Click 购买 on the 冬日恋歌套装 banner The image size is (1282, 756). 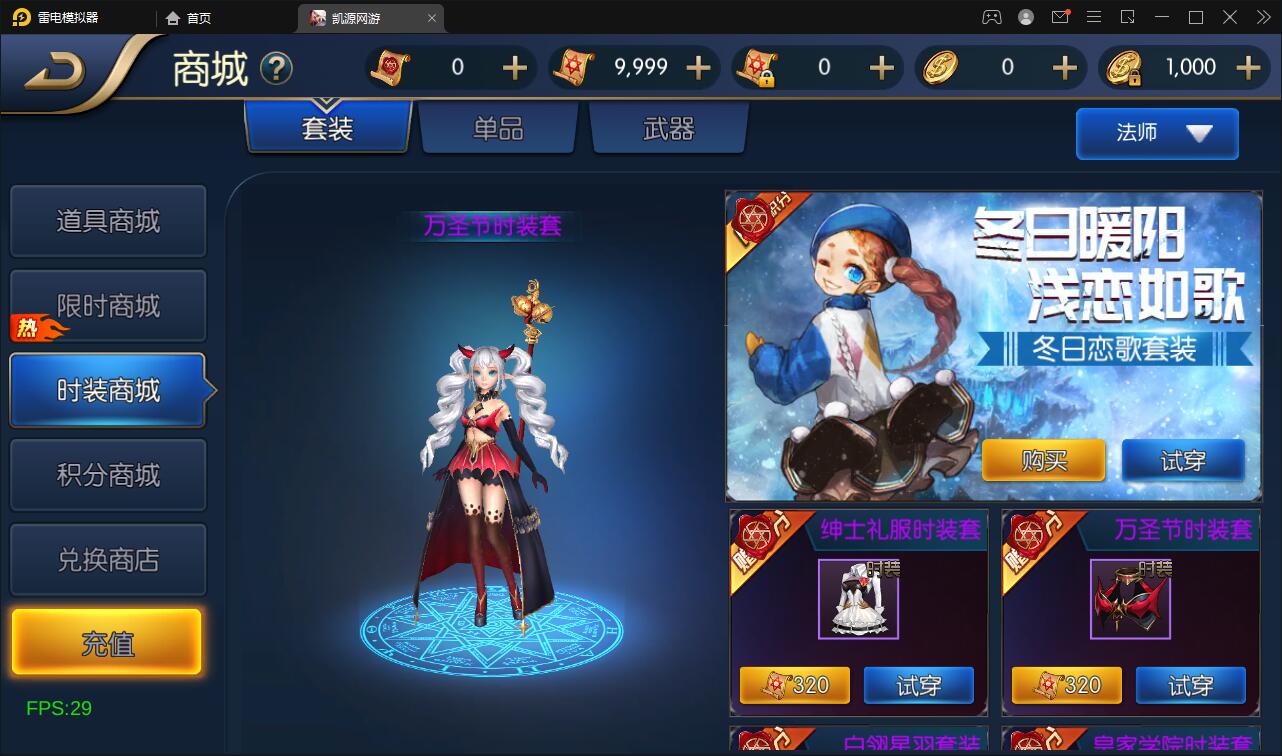1043,460
